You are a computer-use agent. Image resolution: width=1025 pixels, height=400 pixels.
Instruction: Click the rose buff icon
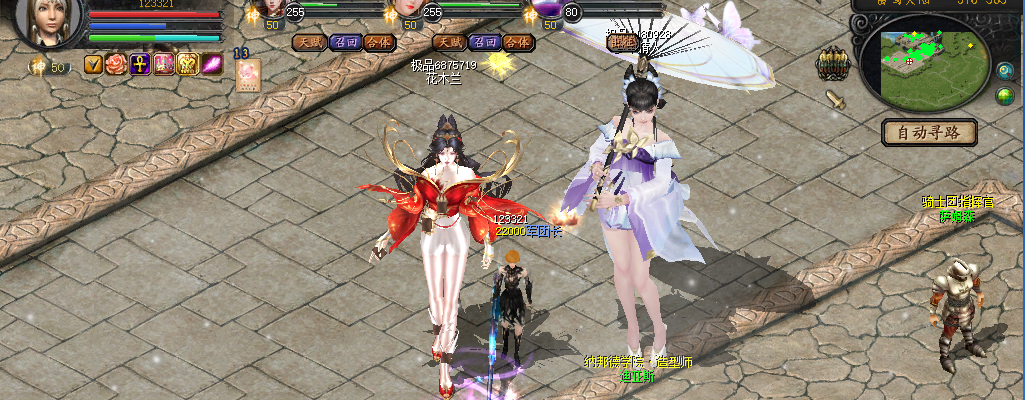coord(116,65)
